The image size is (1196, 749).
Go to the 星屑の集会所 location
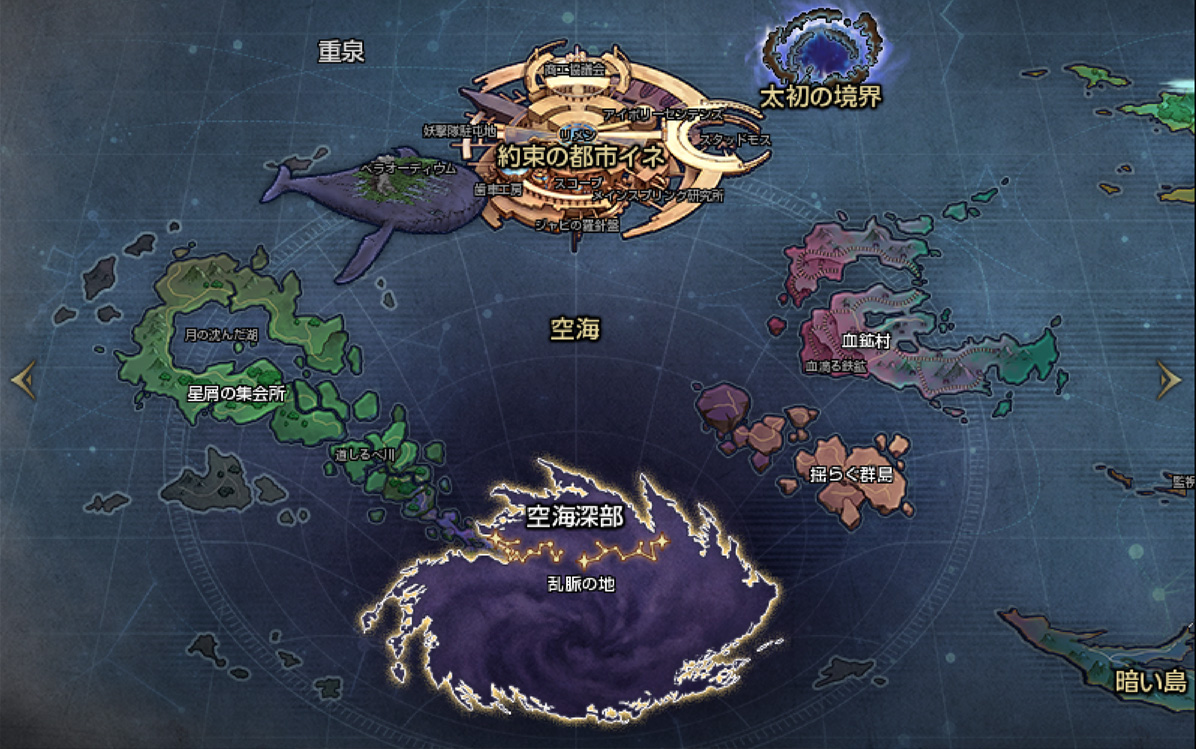[237, 393]
